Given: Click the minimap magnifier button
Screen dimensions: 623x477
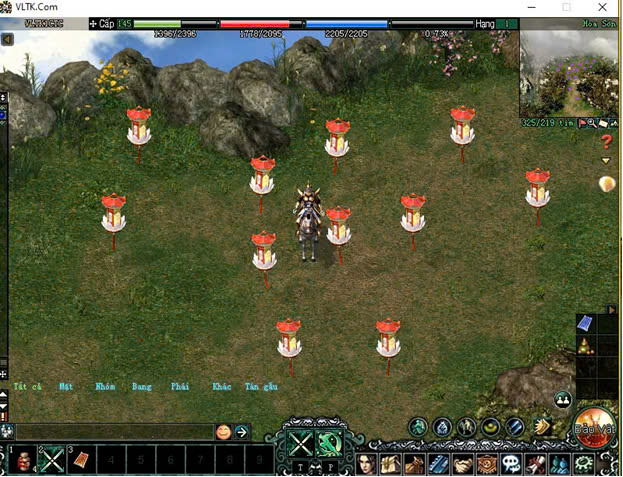Looking at the screenshot, I should 592,123.
